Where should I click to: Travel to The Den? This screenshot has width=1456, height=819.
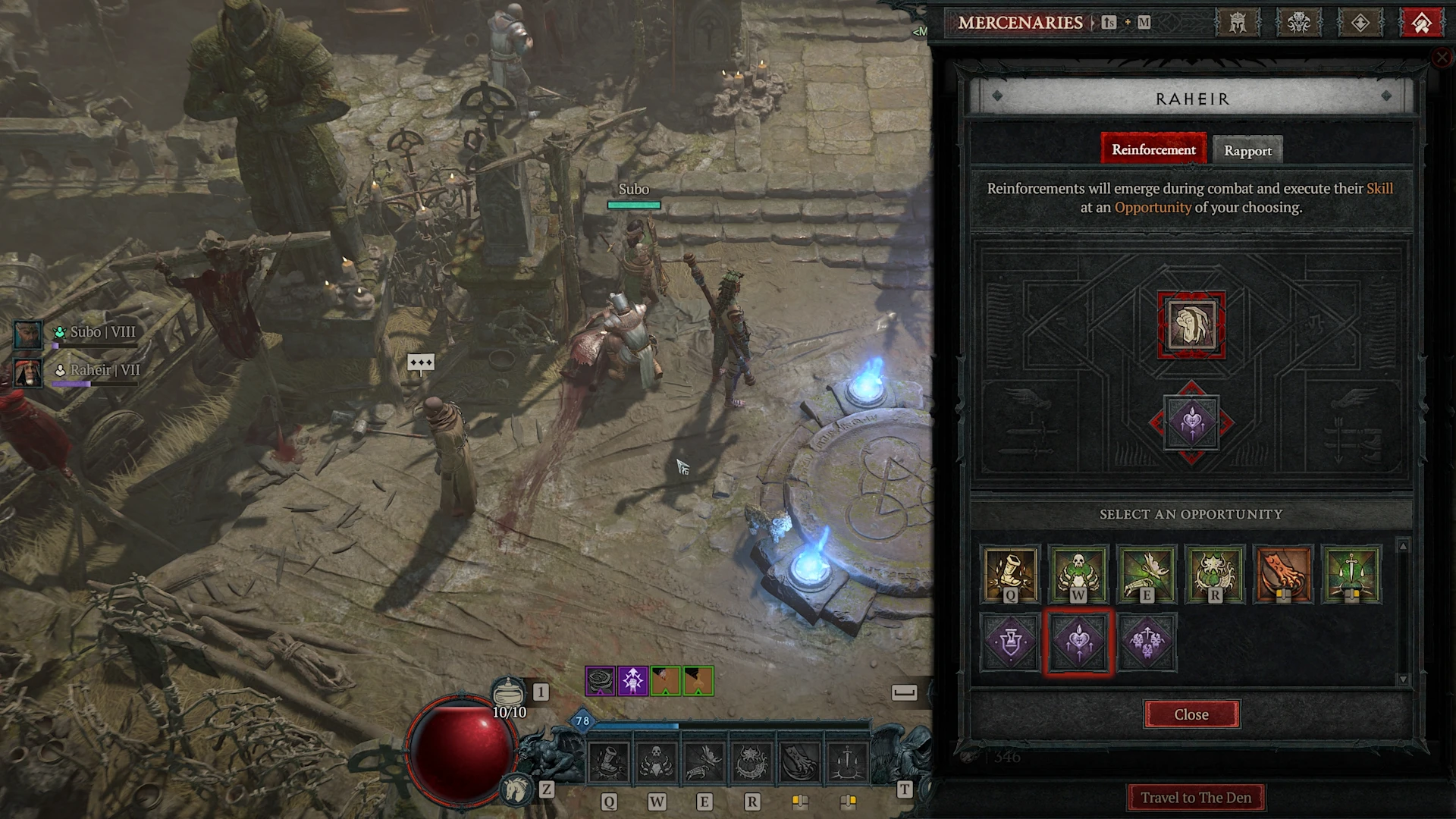pos(1196,798)
